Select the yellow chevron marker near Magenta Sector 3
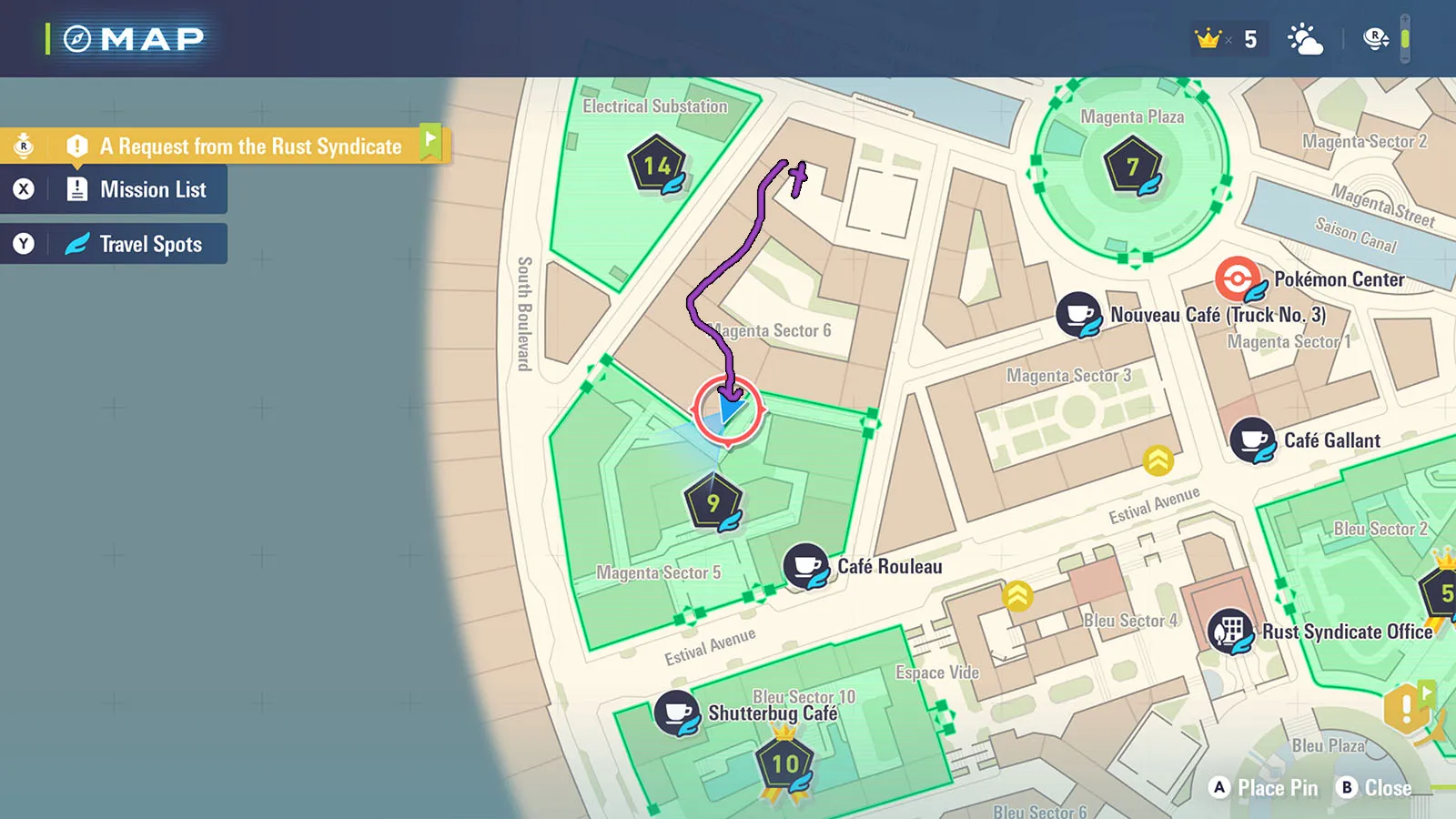 [1158, 460]
